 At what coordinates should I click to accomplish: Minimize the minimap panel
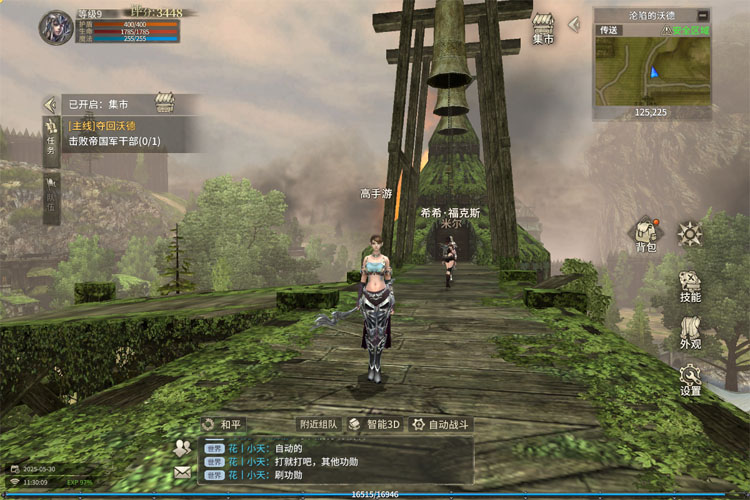click(702, 16)
